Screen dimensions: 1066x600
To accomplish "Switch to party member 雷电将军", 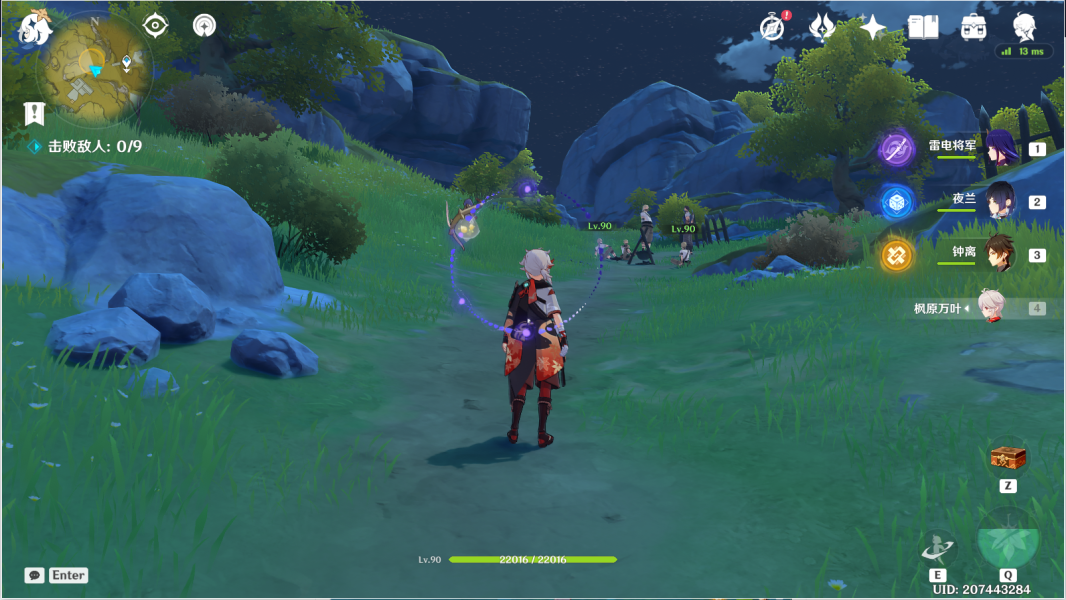I will [x=1001, y=149].
